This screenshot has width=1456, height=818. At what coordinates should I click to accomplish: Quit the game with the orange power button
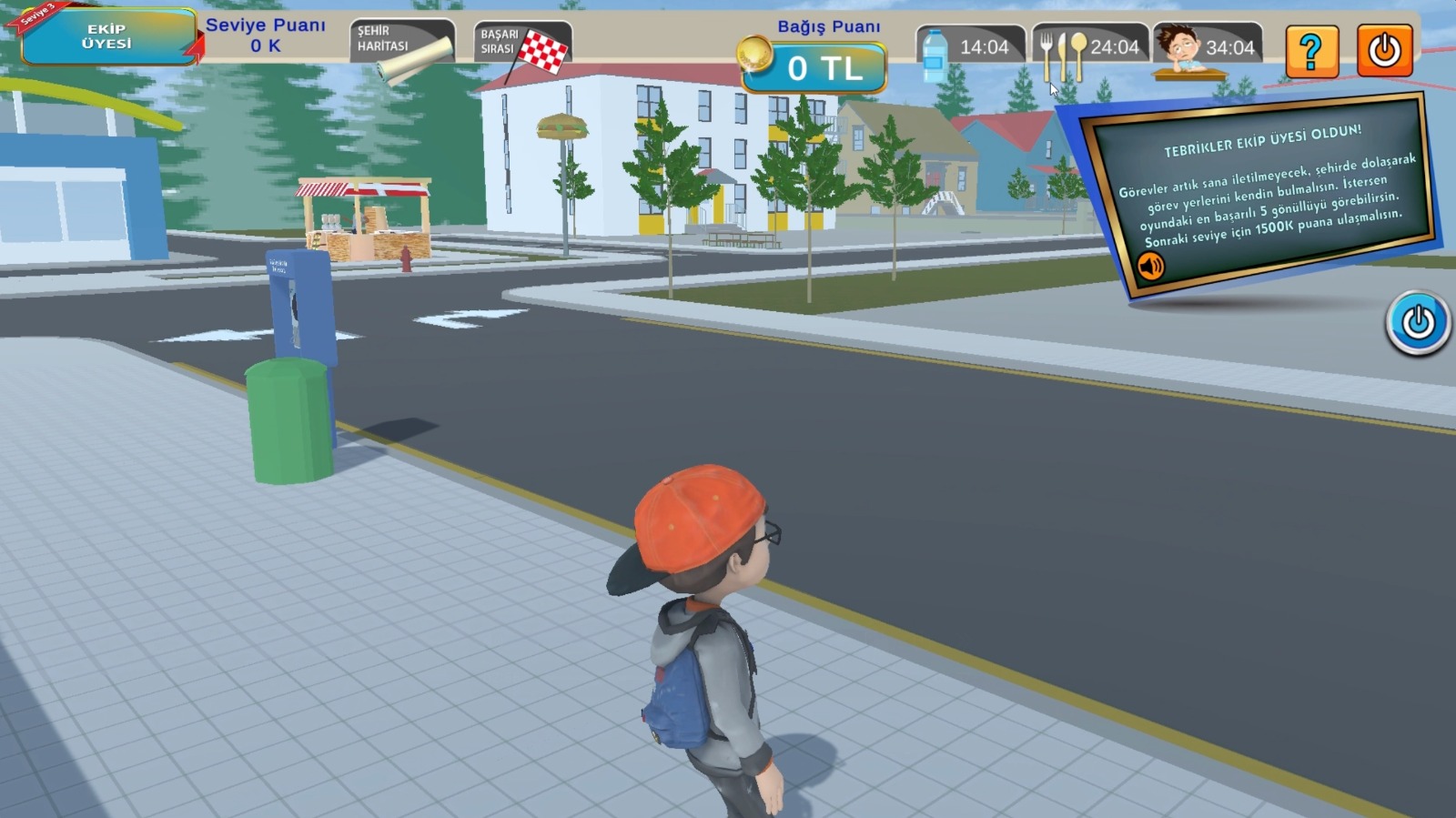coord(1384,51)
